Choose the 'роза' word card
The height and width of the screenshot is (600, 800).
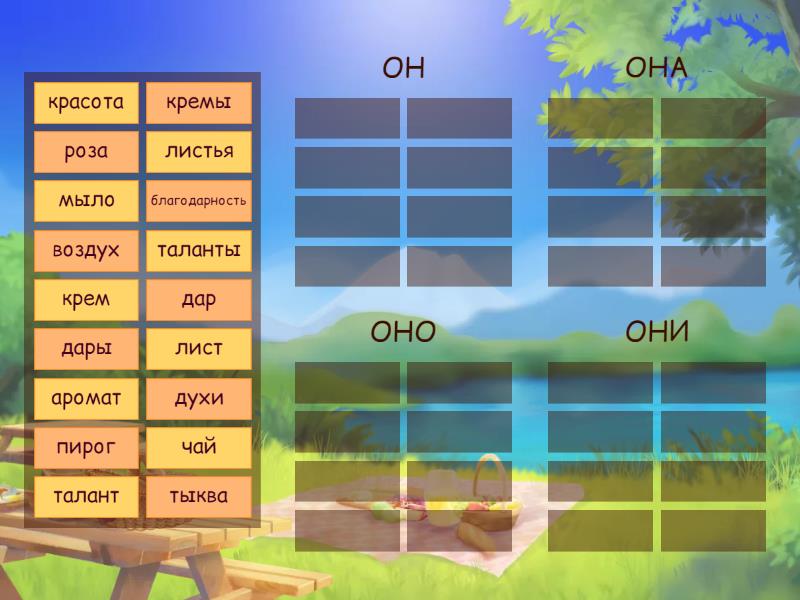coord(86,152)
